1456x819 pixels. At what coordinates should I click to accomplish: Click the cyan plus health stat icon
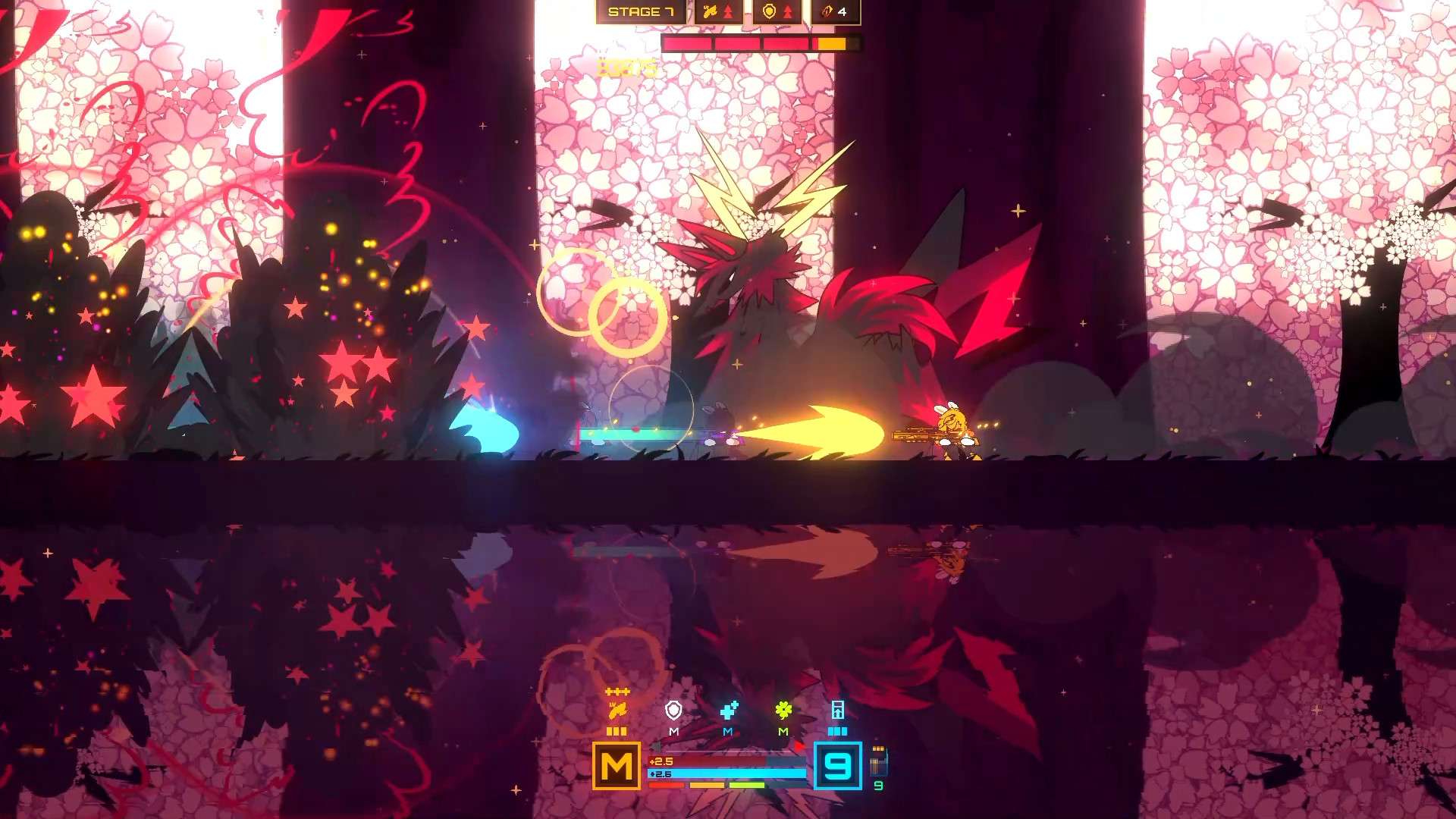coord(729,711)
